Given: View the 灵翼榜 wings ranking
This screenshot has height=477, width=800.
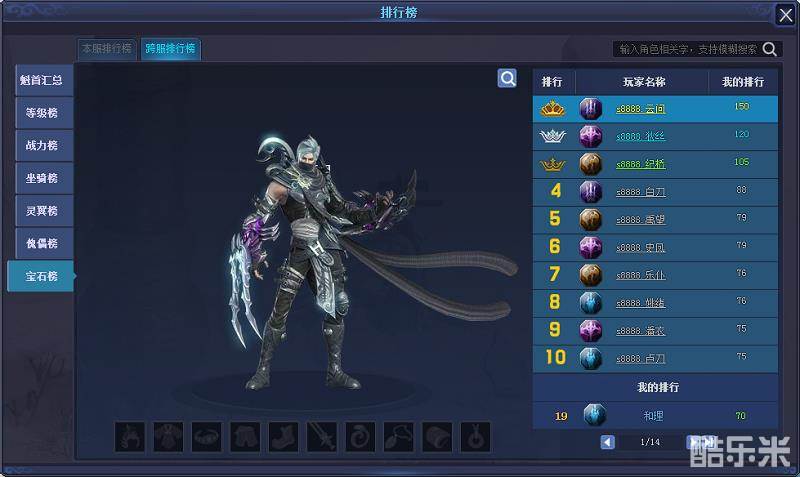Looking at the screenshot, I should pyautogui.click(x=44, y=211).
